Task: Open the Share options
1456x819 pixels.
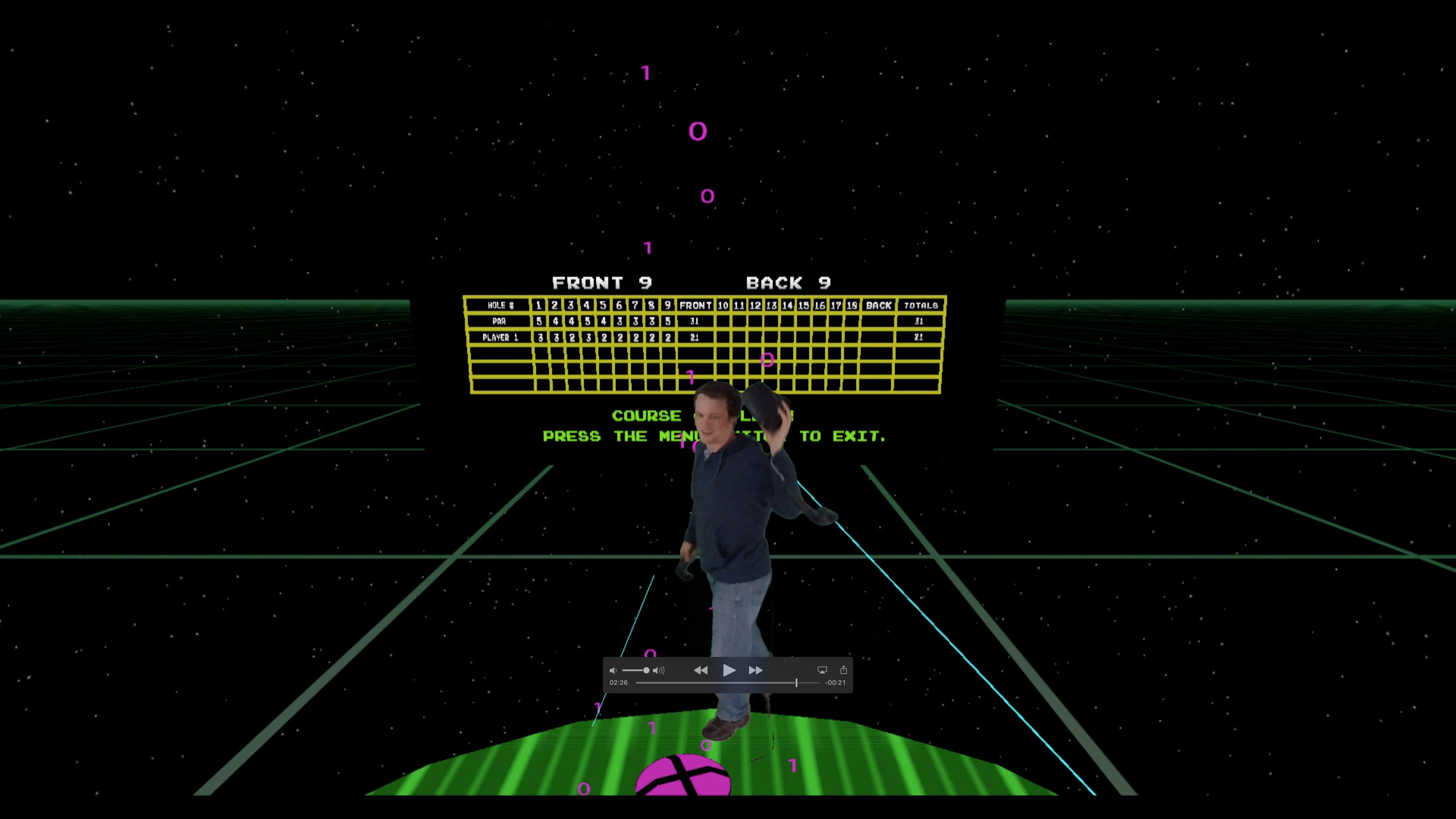Action: (x=845, y=670)
